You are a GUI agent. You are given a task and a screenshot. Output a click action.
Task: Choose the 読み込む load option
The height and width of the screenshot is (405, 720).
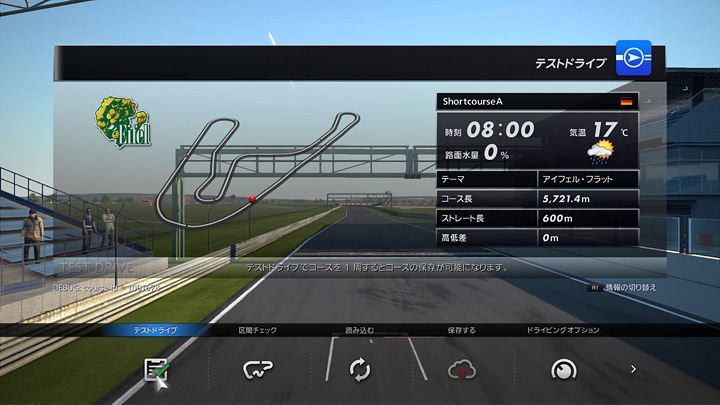pyautogui.click(x=360, y=369)
